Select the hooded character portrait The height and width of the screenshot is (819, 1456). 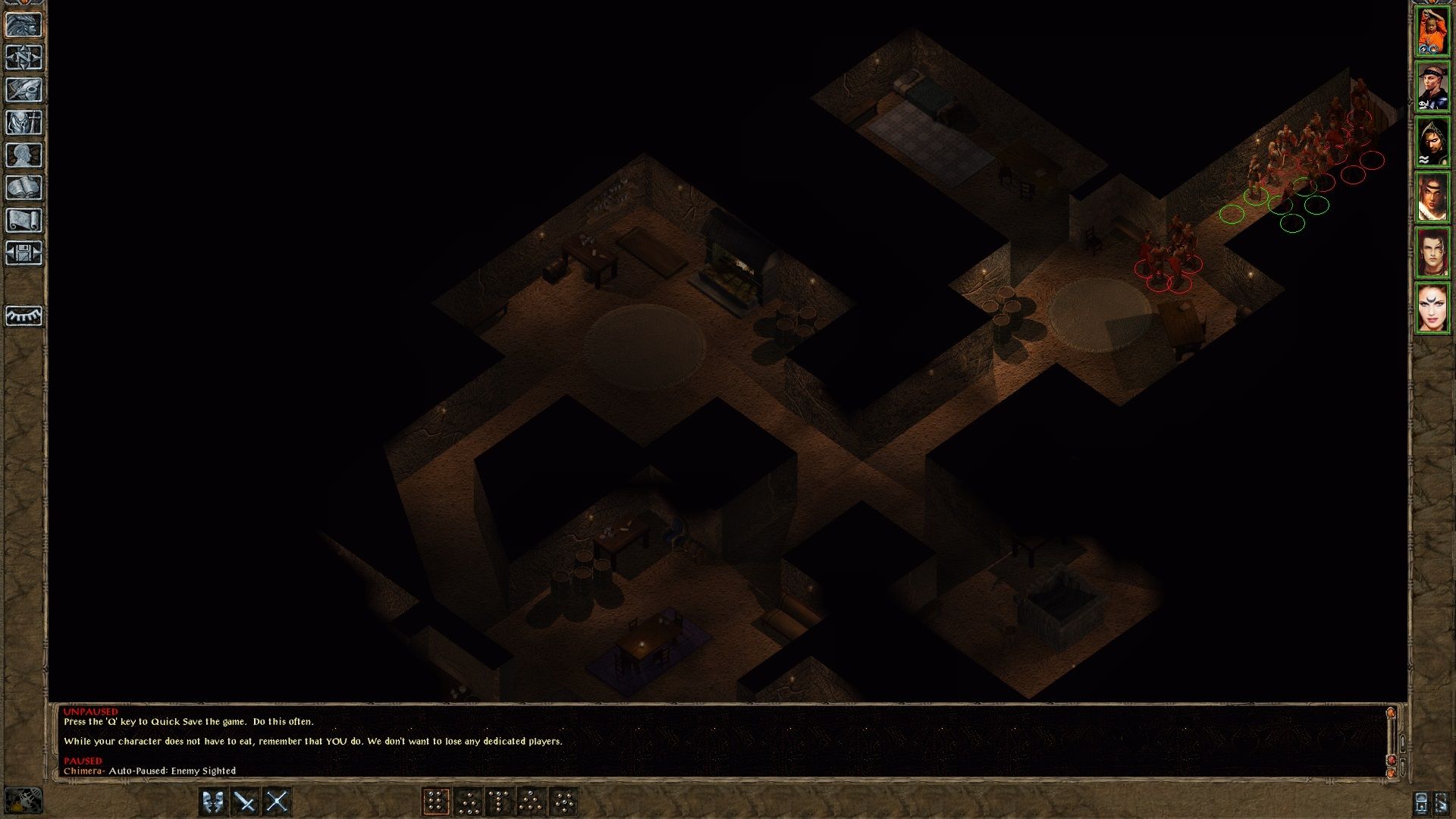coord(1432,142)
